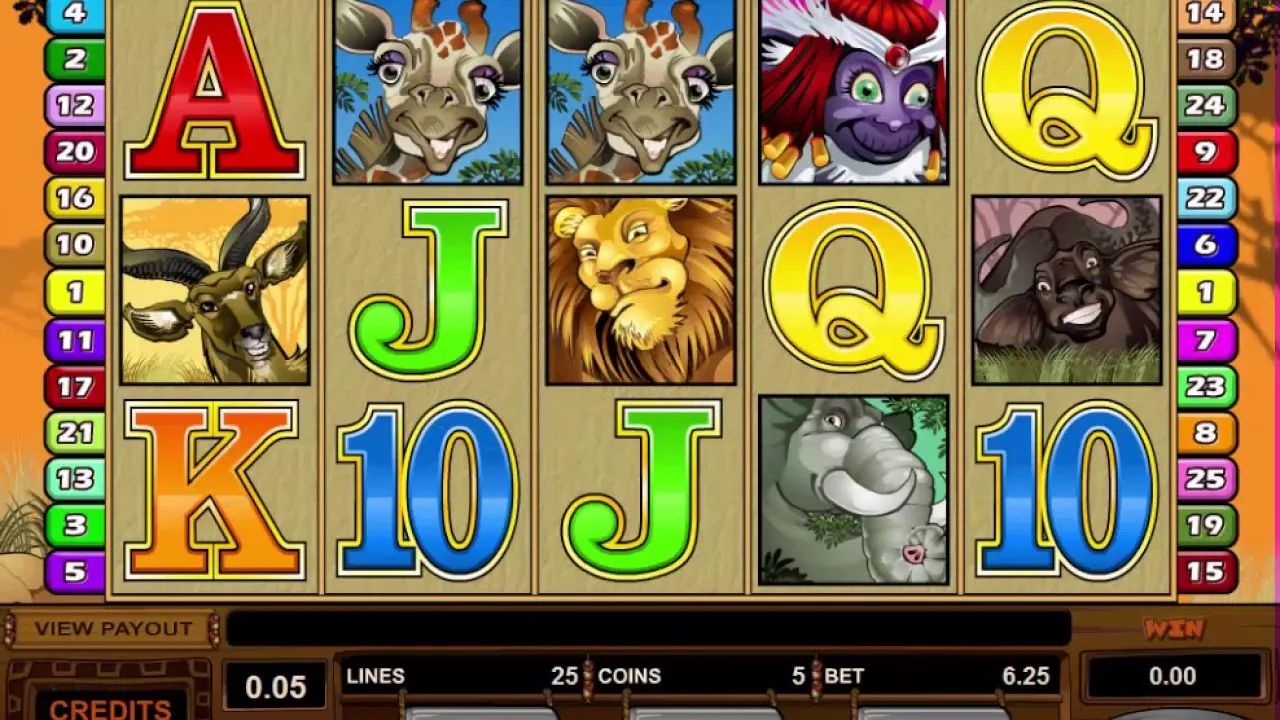Open the VIEW PAYOUT screen
Viewport: 1280px width, 720px height.
[x=112, y=627]
